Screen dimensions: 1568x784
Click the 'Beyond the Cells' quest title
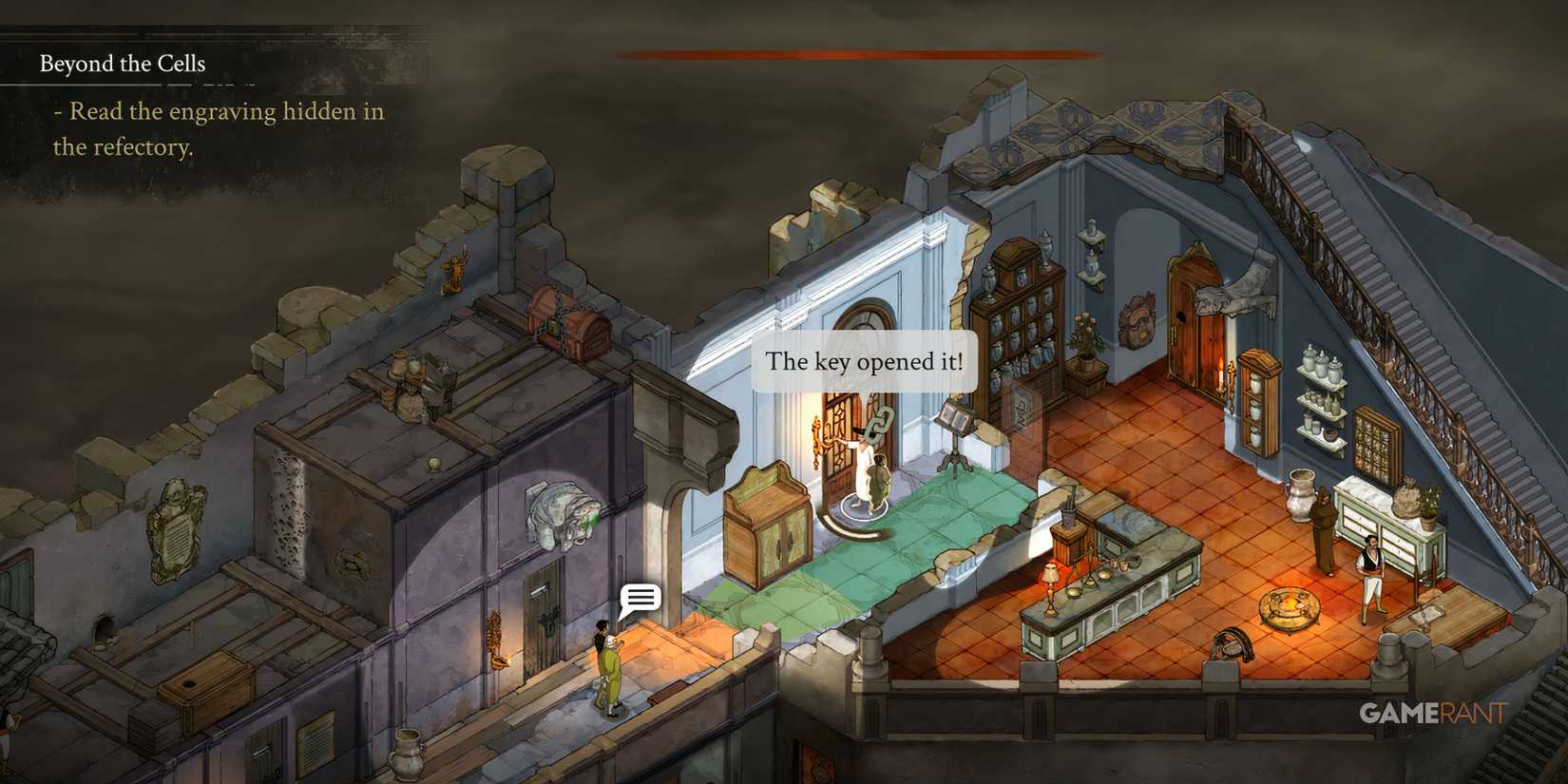(122, 64)
